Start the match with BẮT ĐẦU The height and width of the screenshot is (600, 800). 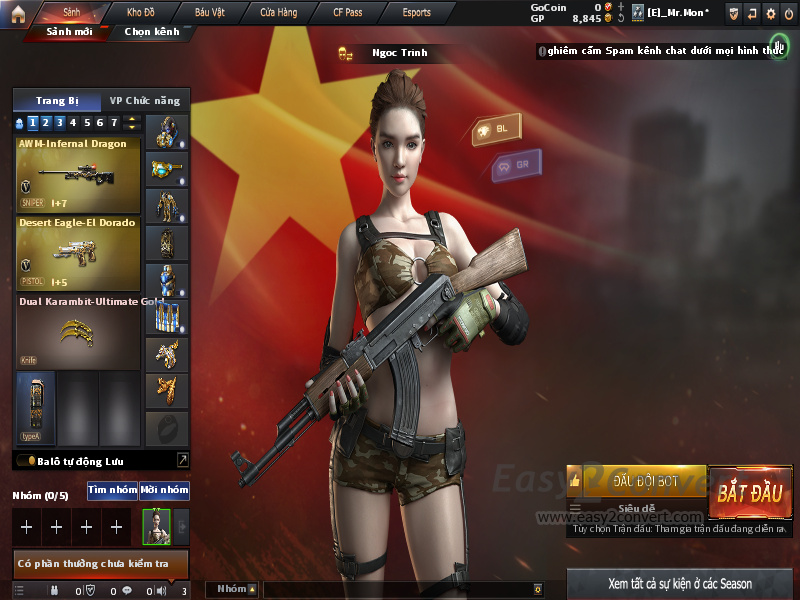click(750, 493)
